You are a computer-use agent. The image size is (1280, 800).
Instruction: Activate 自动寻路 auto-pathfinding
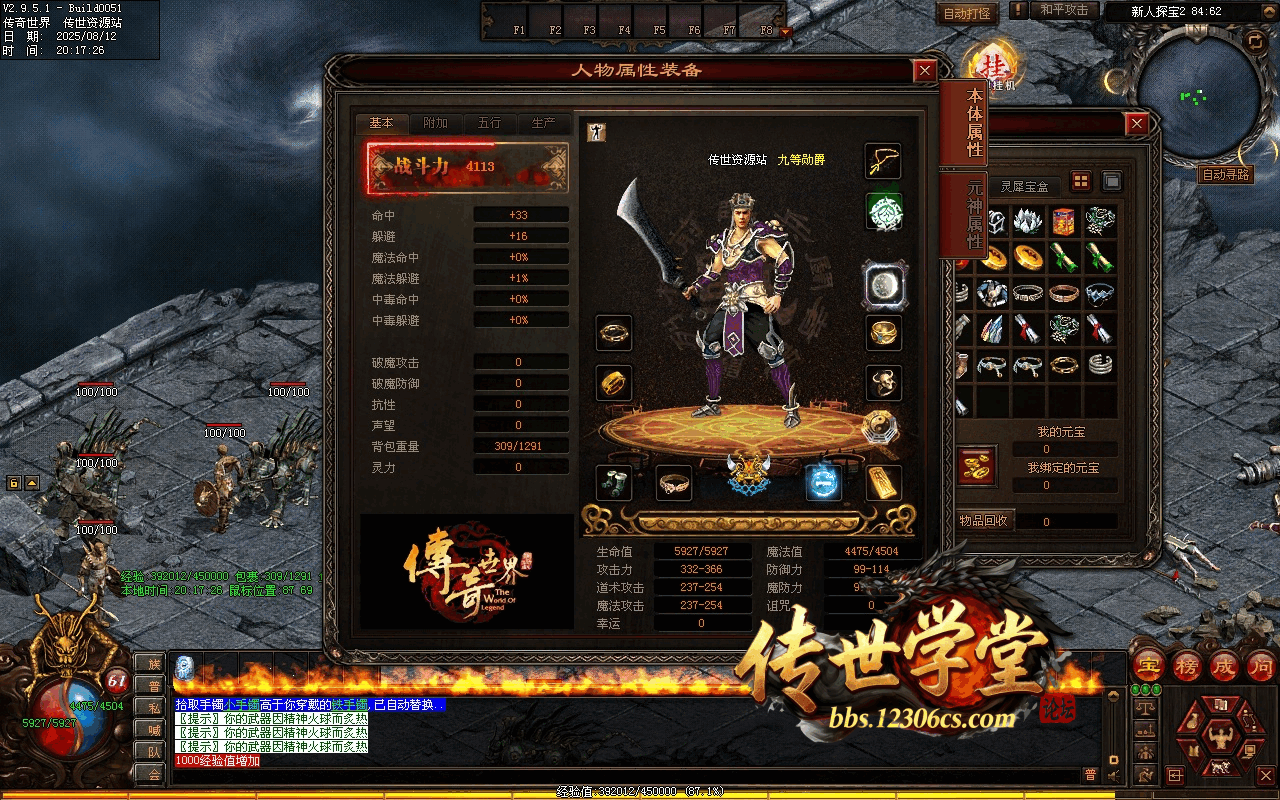pyautogui.click(x=1226, y=174)
